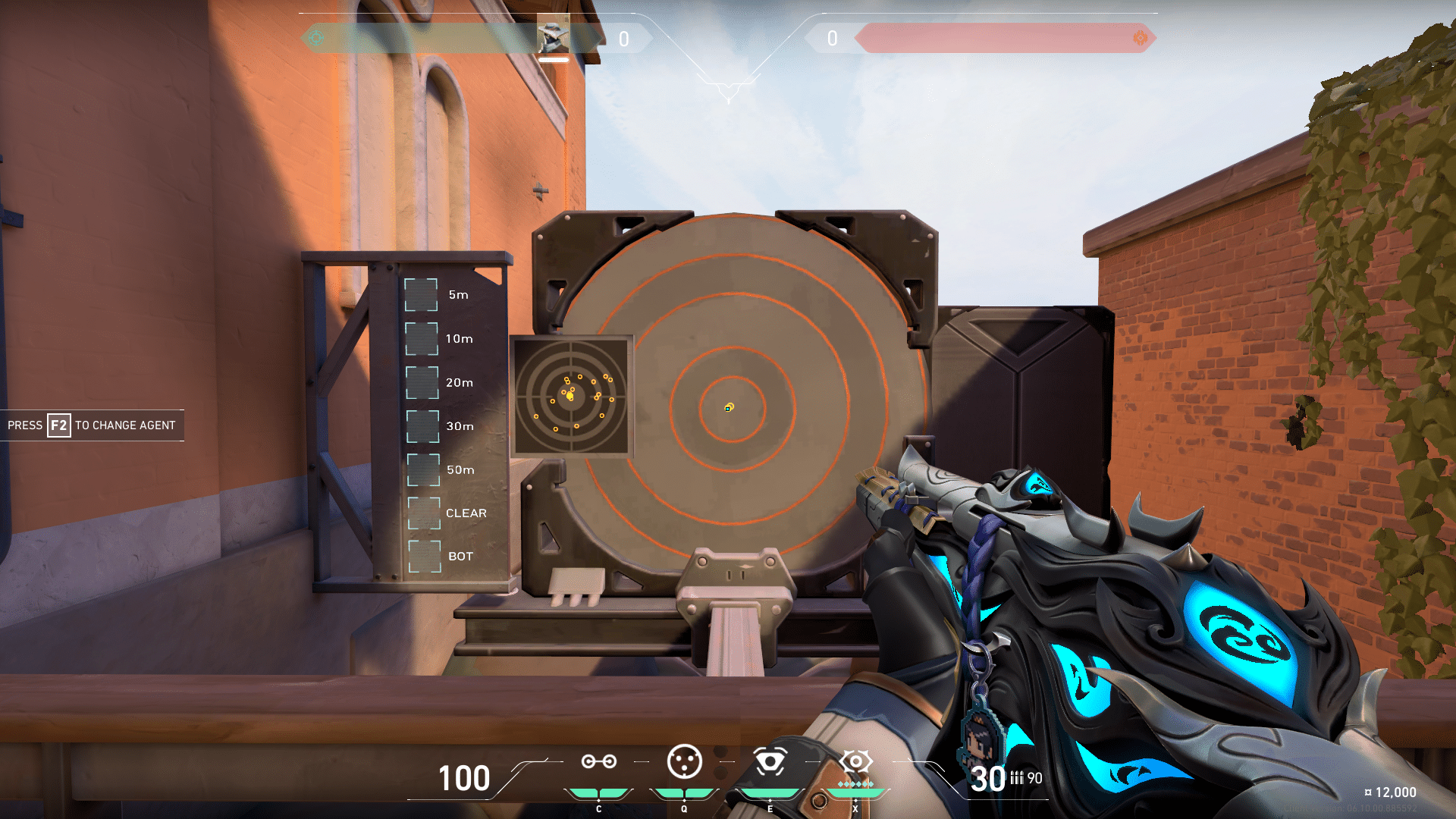
Task: Click the bullseye center of the large target
Action: click(729, 408)
